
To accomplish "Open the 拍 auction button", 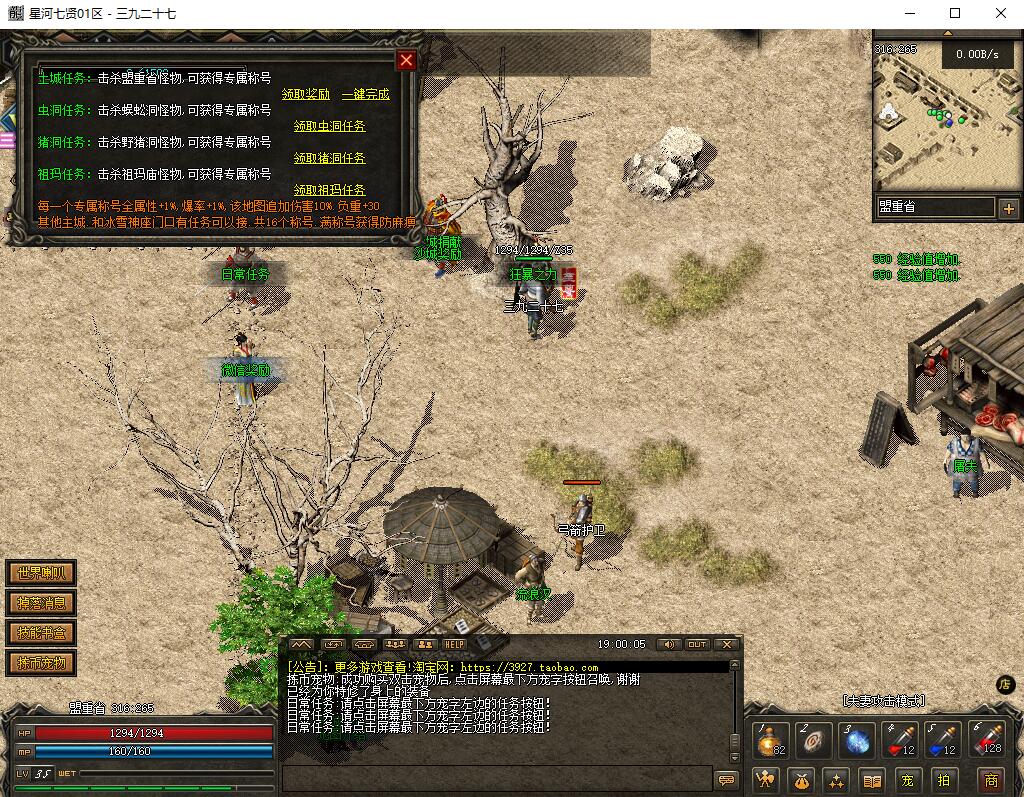I will coord(943,780).
